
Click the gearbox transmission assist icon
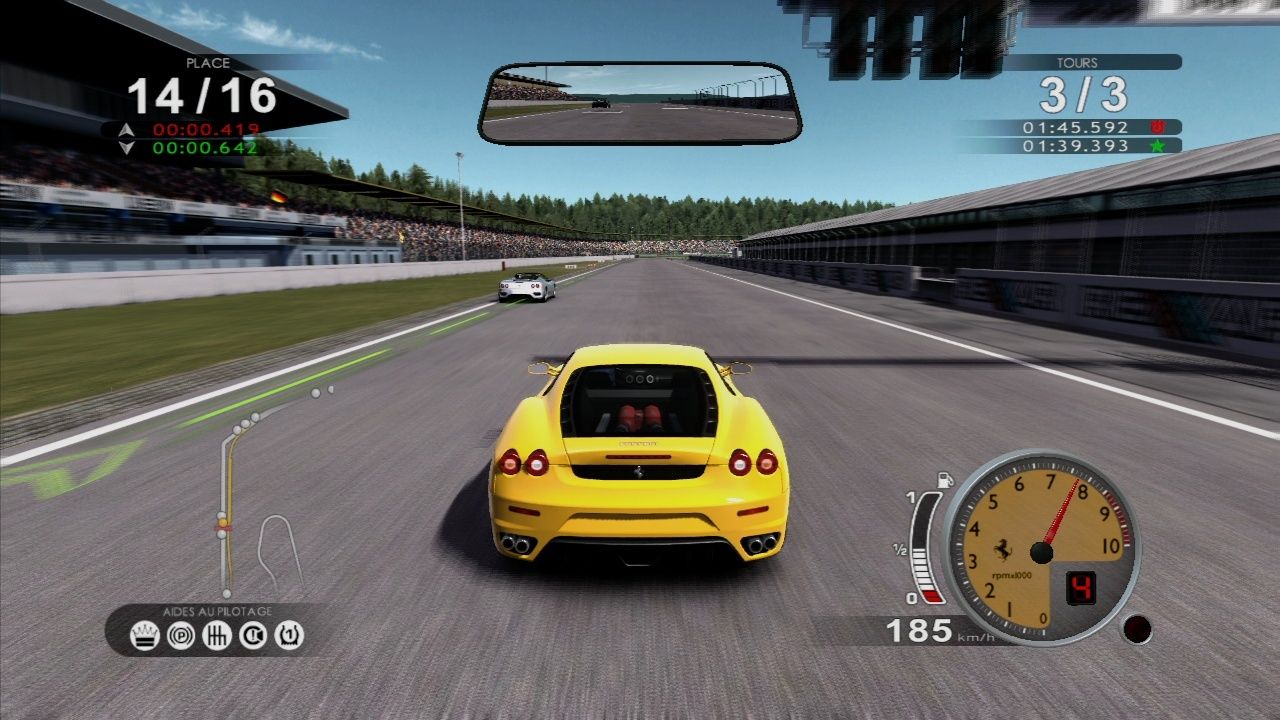tap(217, 634)
